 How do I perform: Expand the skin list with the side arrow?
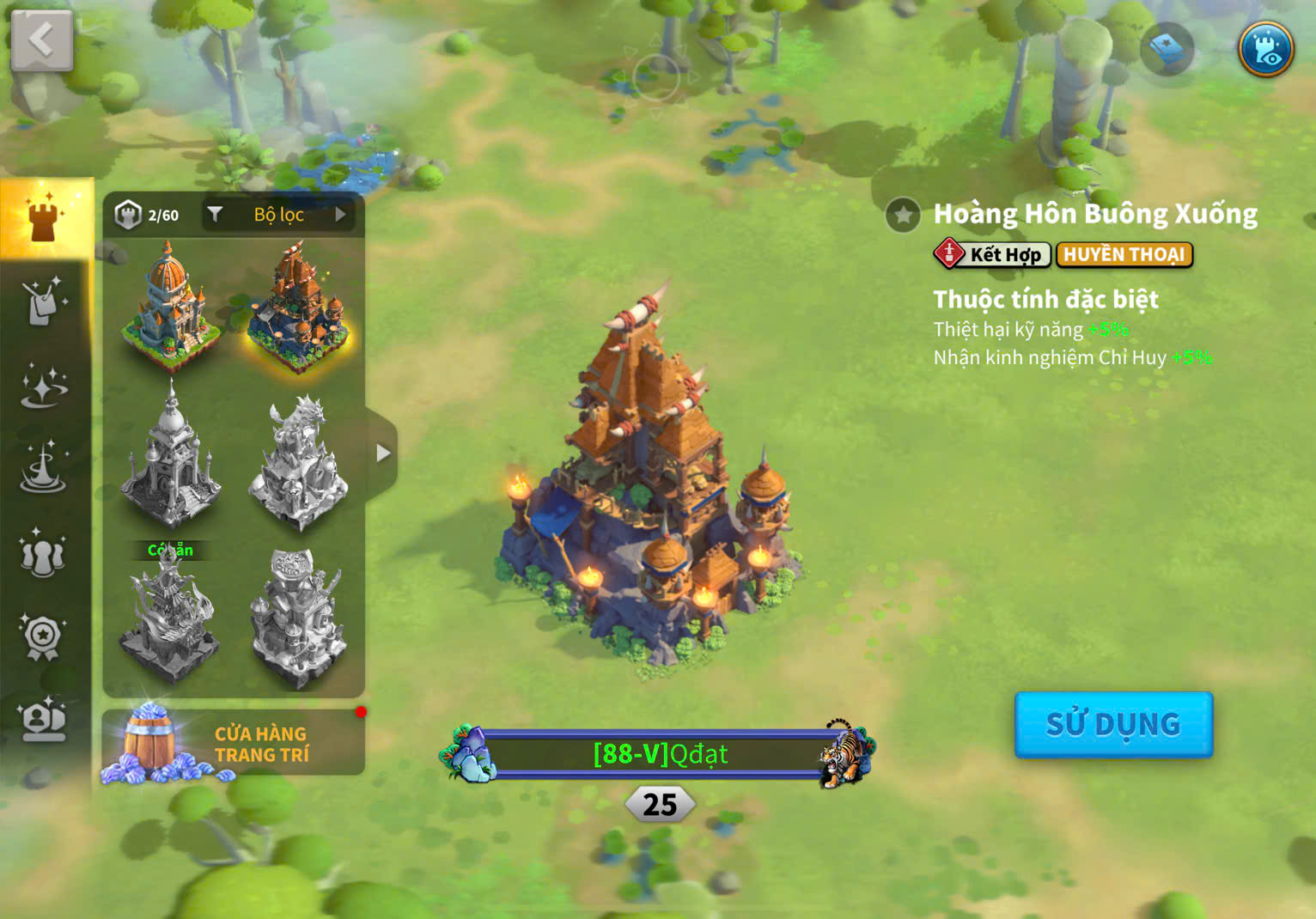point(382,453)
